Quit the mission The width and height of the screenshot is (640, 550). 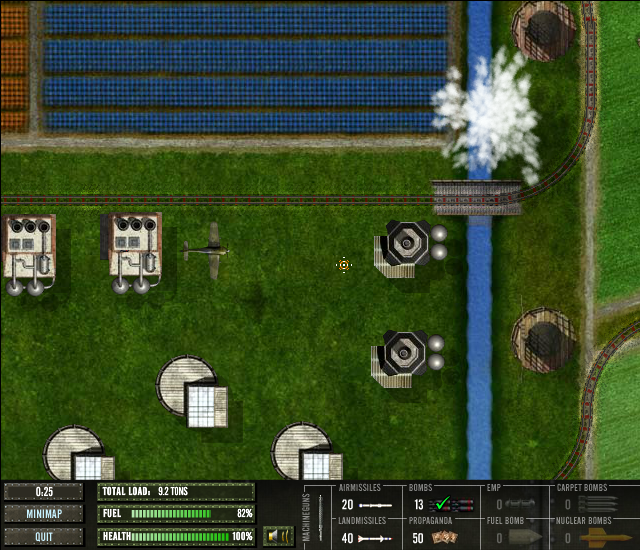44,536
